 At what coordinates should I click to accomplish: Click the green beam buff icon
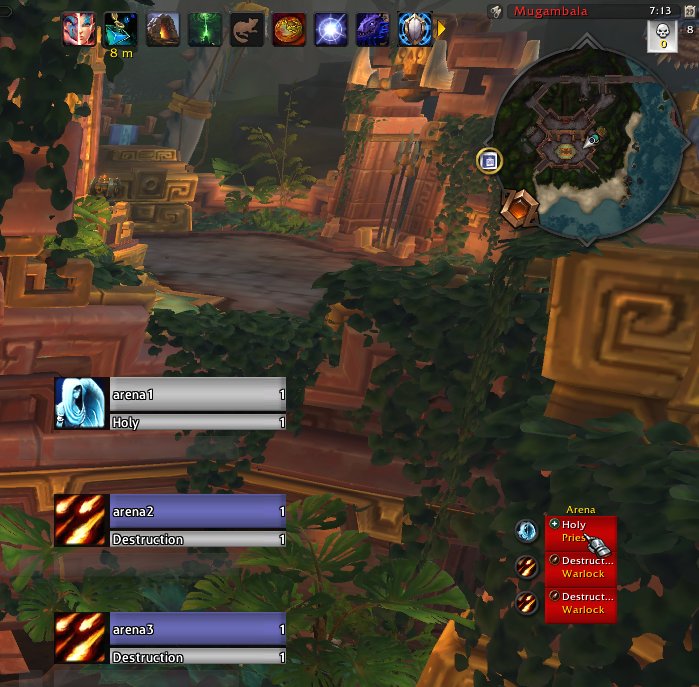(x=205, y=29)
